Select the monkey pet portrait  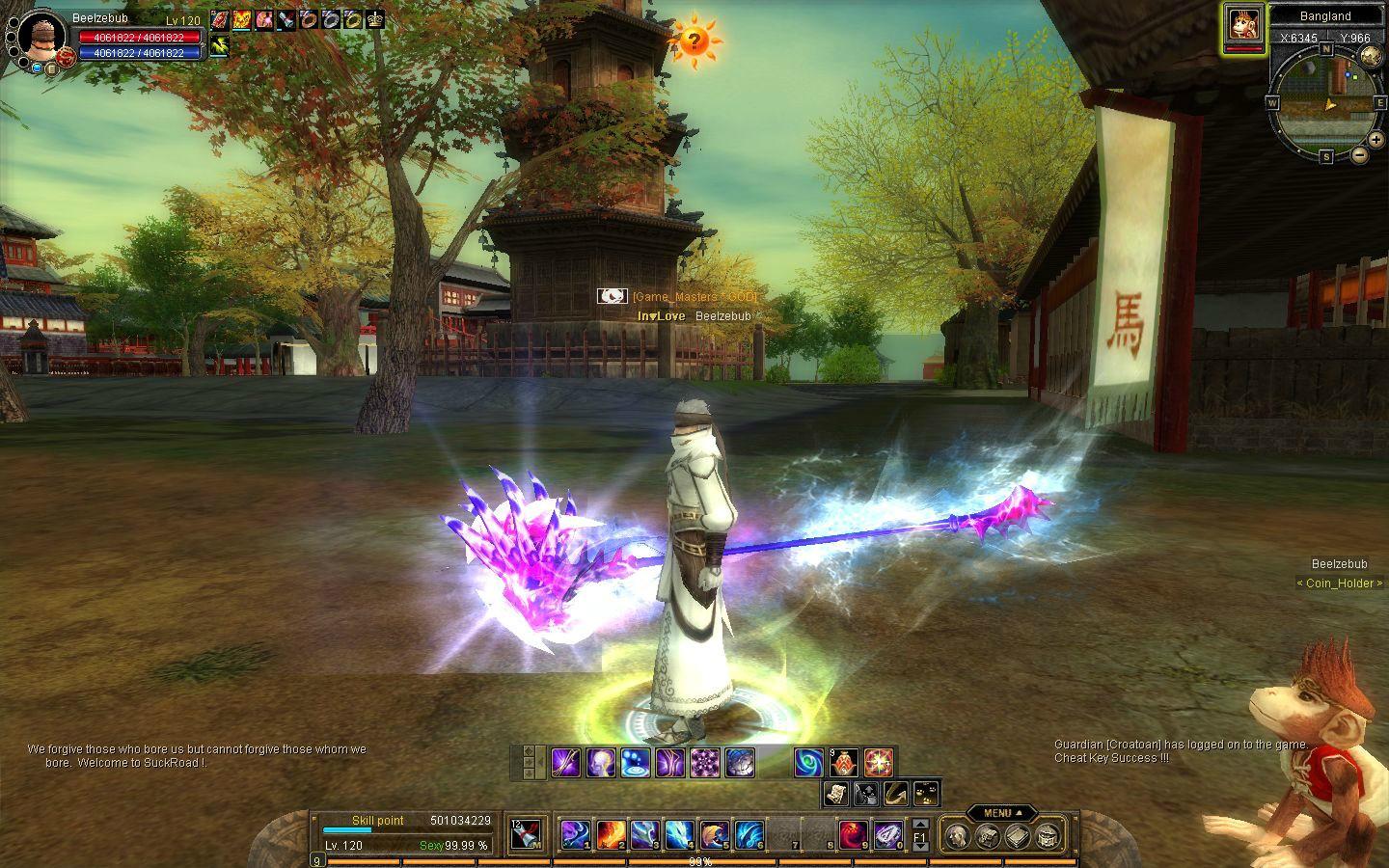tap(1244, 26)
